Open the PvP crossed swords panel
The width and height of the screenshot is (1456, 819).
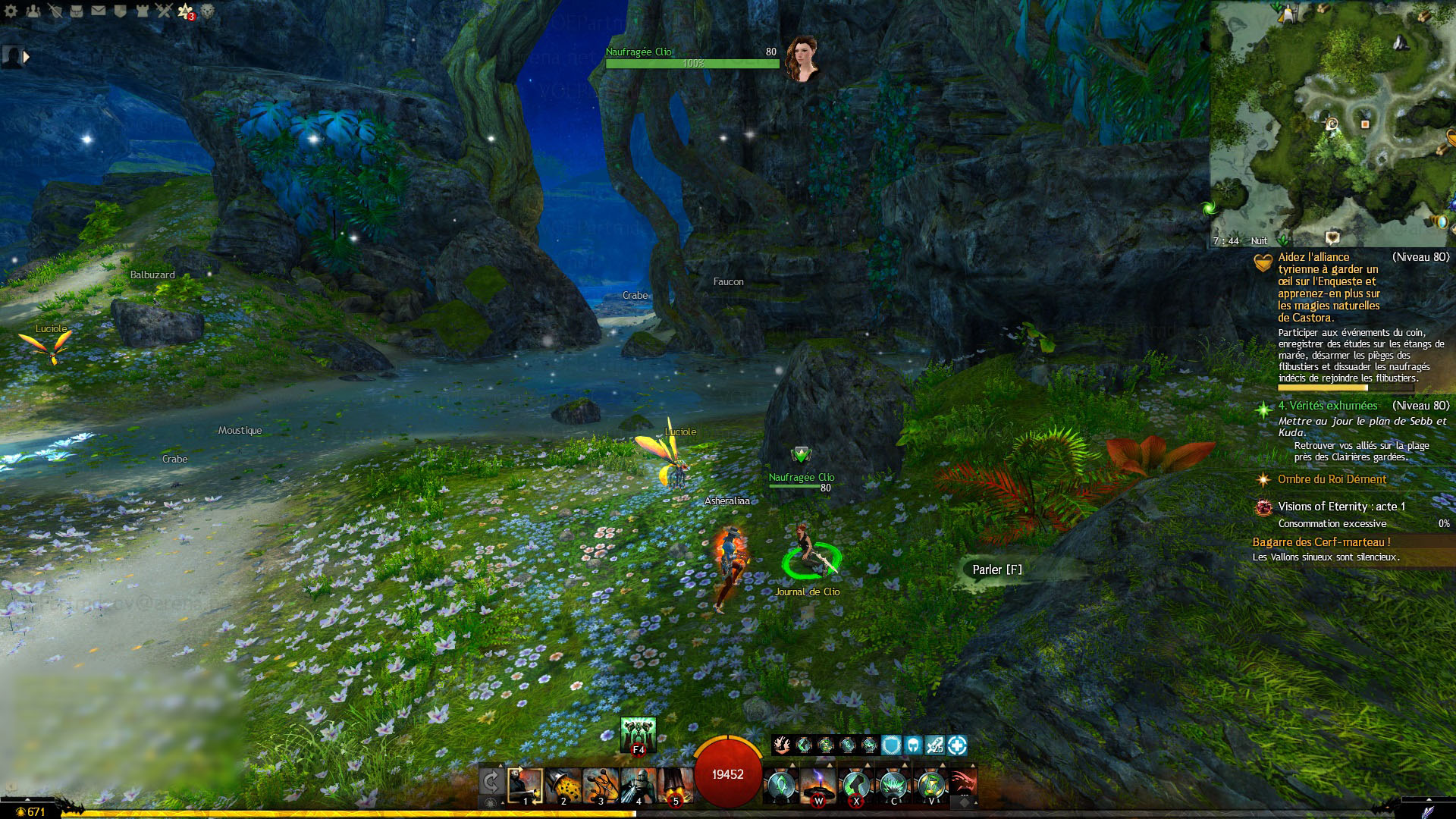point(164,11)
